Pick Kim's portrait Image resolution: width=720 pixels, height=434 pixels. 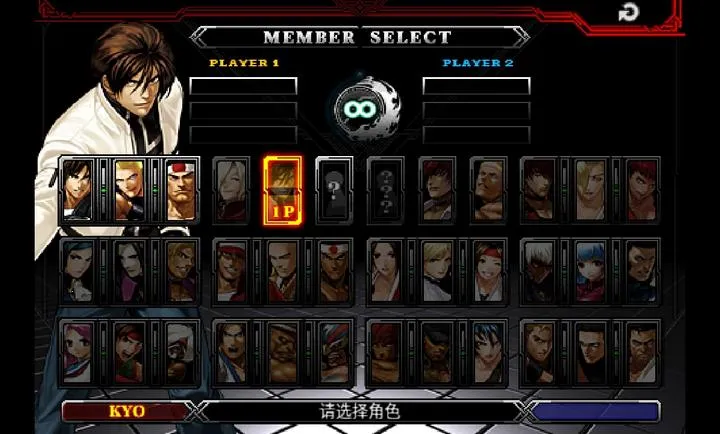231,352
